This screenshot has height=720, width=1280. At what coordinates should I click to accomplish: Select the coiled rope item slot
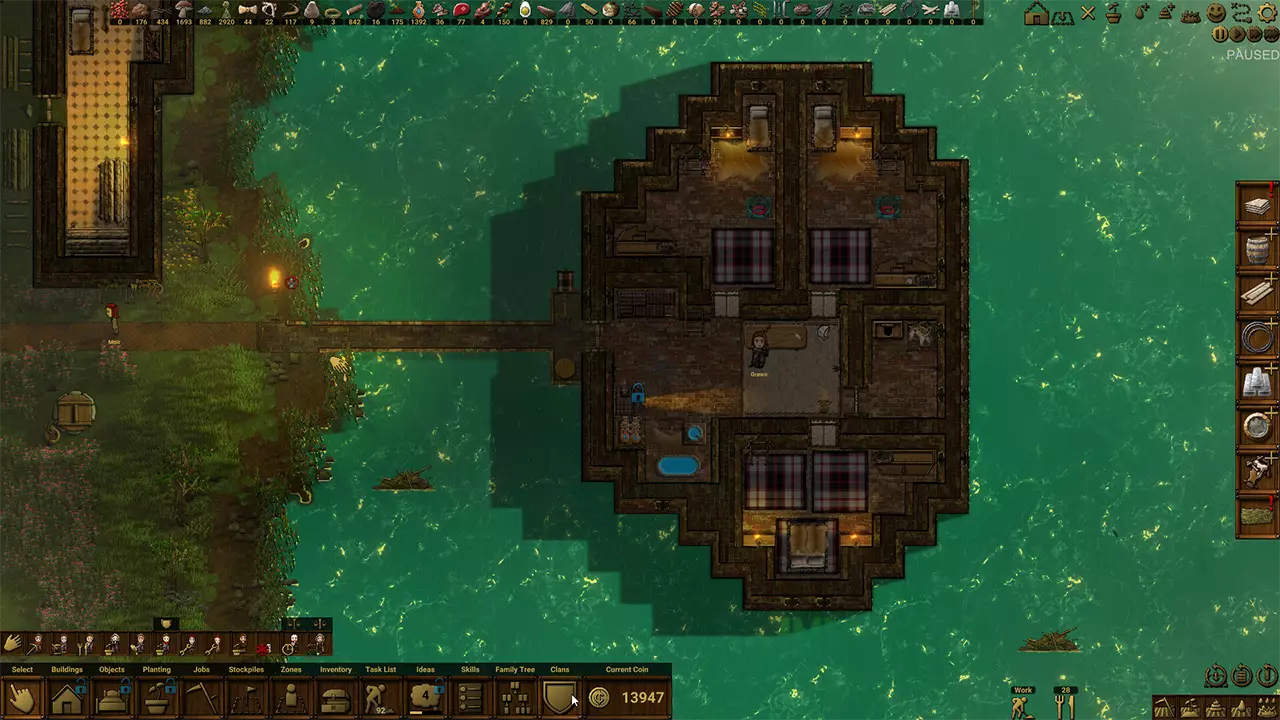pyautogui.click(x=1257, y=337)
